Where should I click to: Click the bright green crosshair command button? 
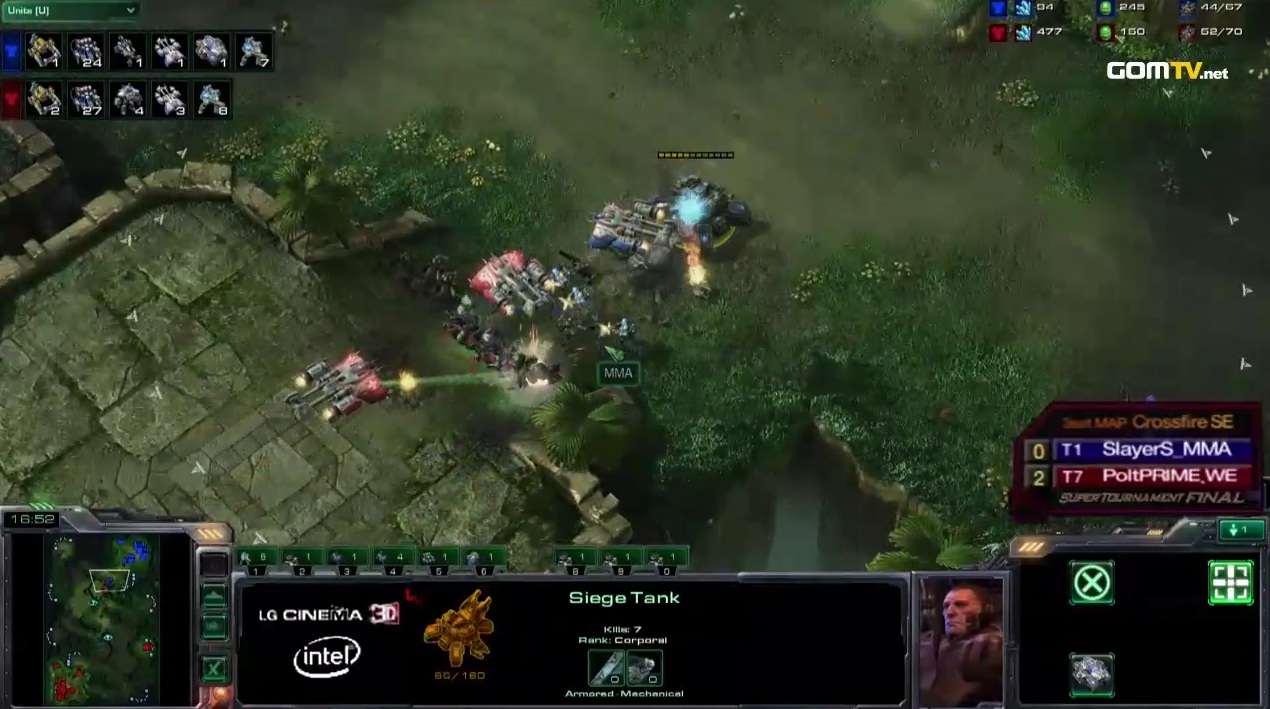point(1230,582)
